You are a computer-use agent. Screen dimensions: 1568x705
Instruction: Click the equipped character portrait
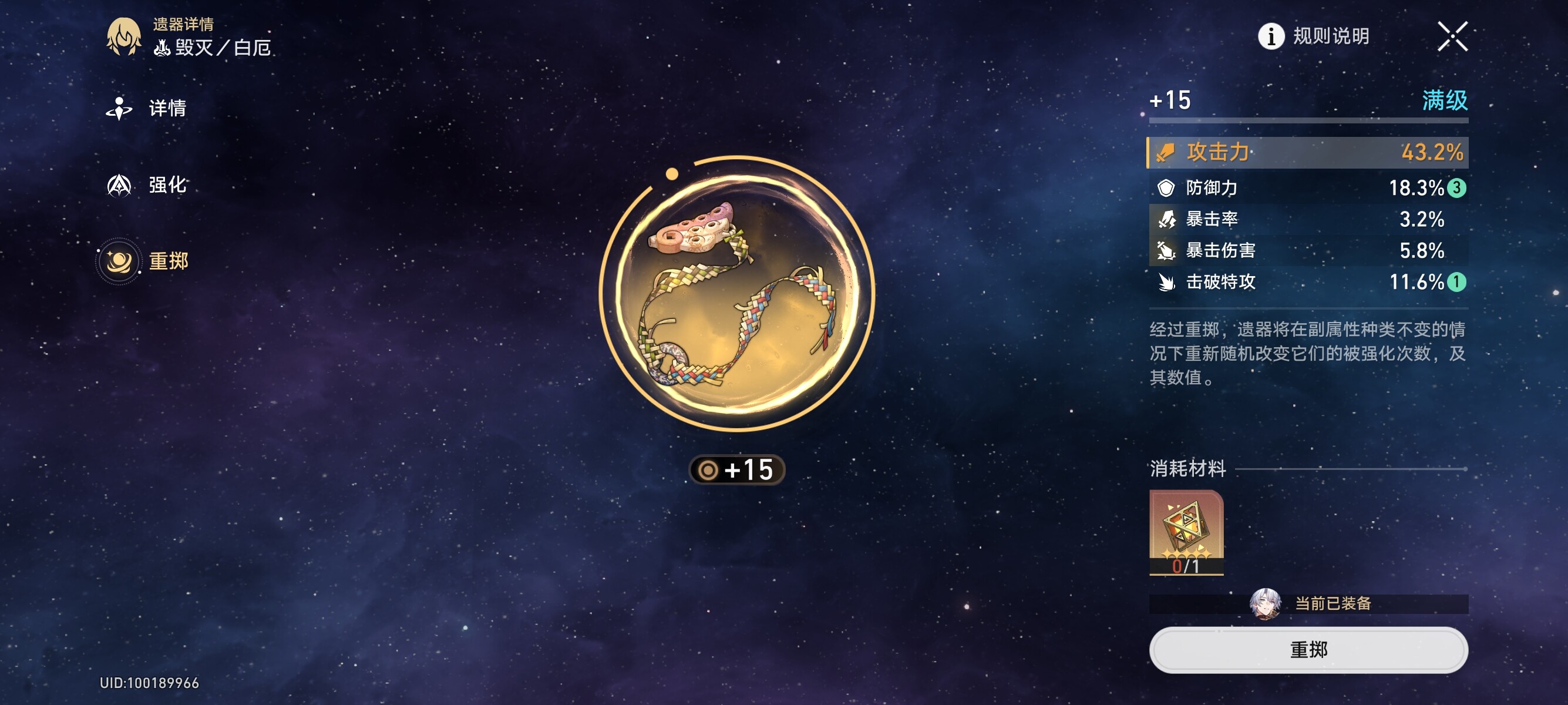pos(1265,603)
